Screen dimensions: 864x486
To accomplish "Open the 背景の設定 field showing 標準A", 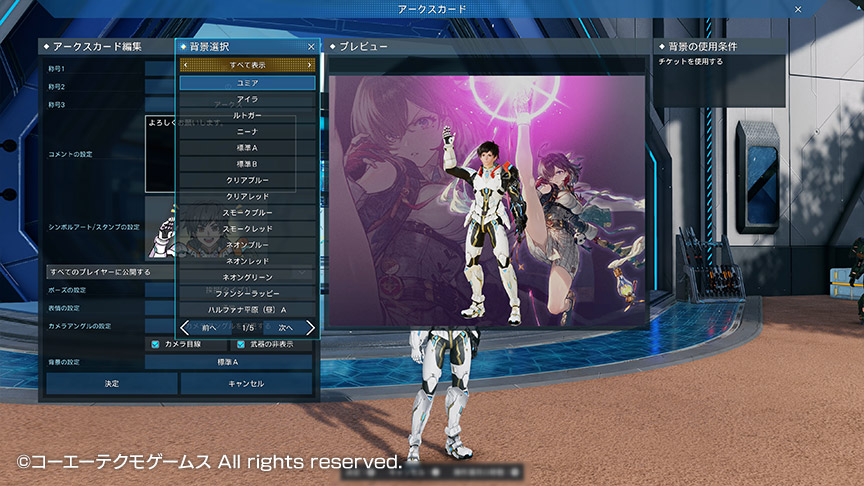I will [230, 362].
